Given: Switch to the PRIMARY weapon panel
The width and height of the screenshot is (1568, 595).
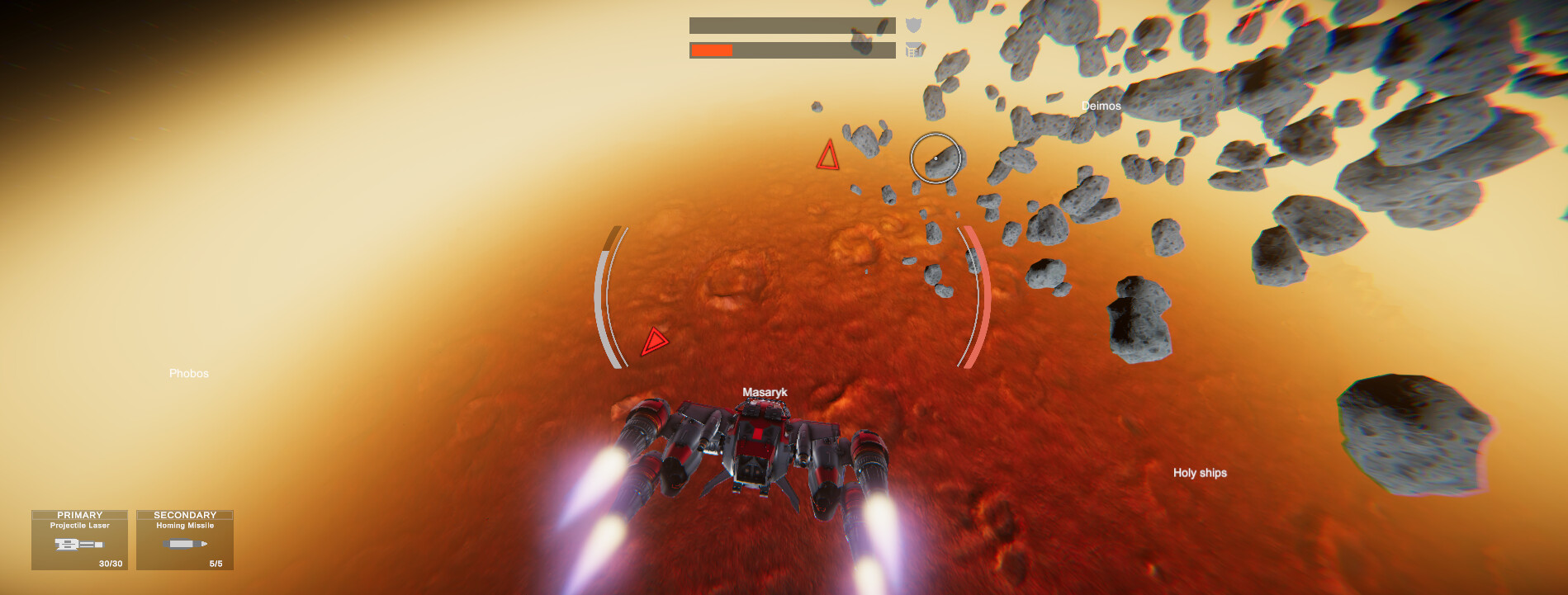Looking at the screenshot, I should pos(80,514).
